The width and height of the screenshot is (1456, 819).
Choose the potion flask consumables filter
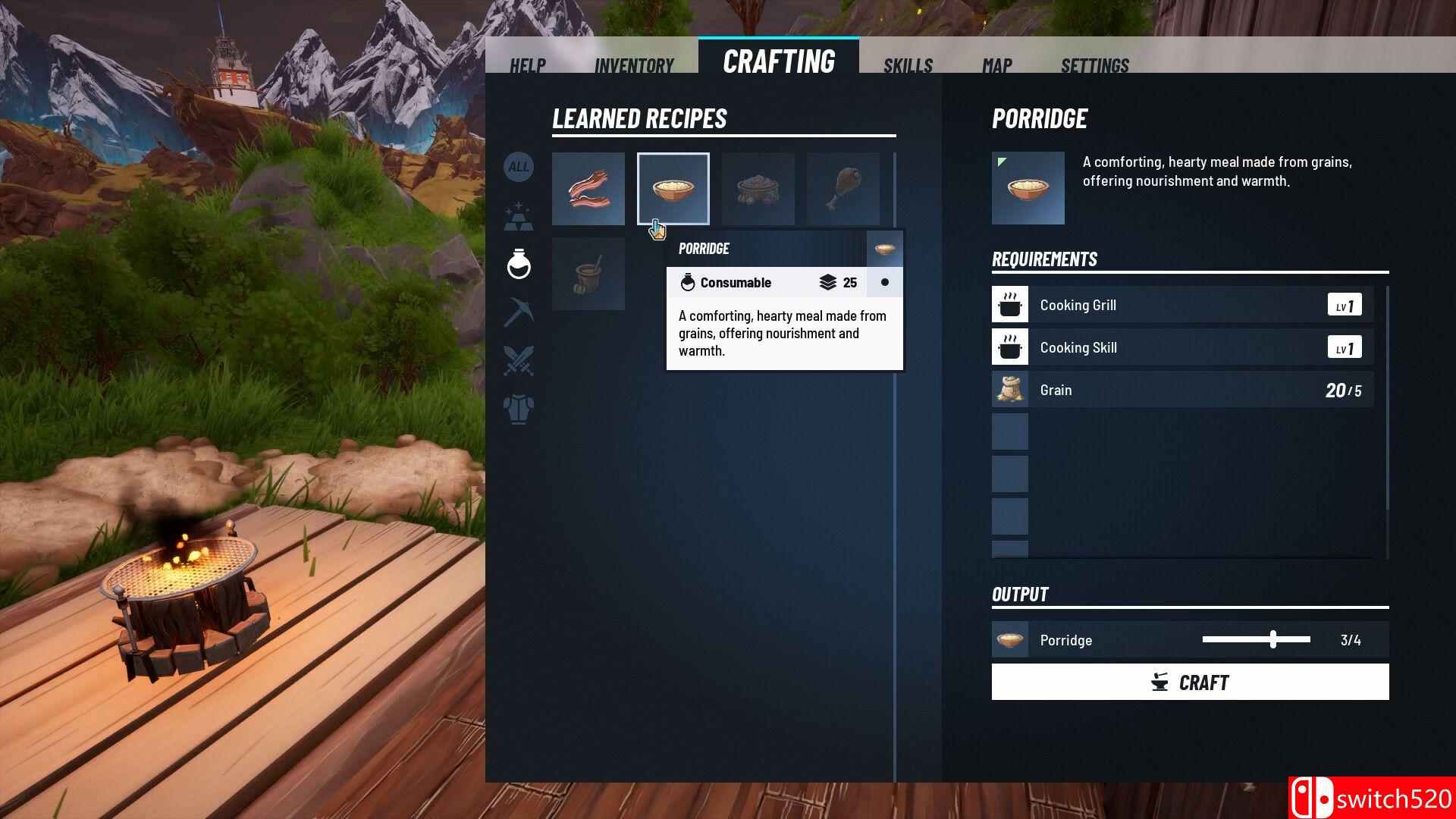coord(519,264)
